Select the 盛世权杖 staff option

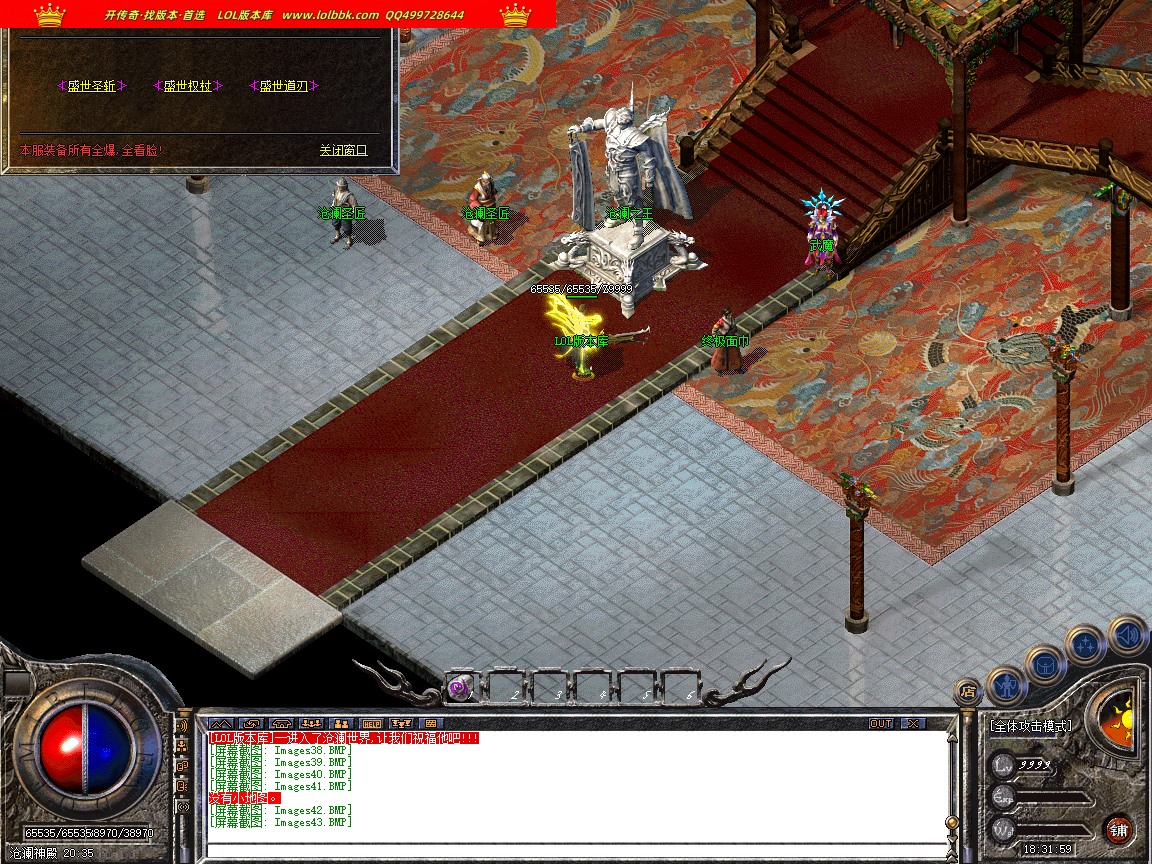(x=187, y=86)
